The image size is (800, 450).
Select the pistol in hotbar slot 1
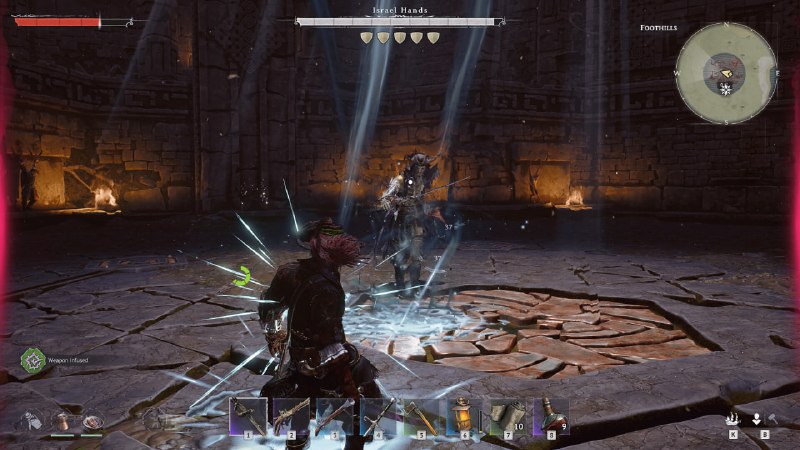click(248, 415)
